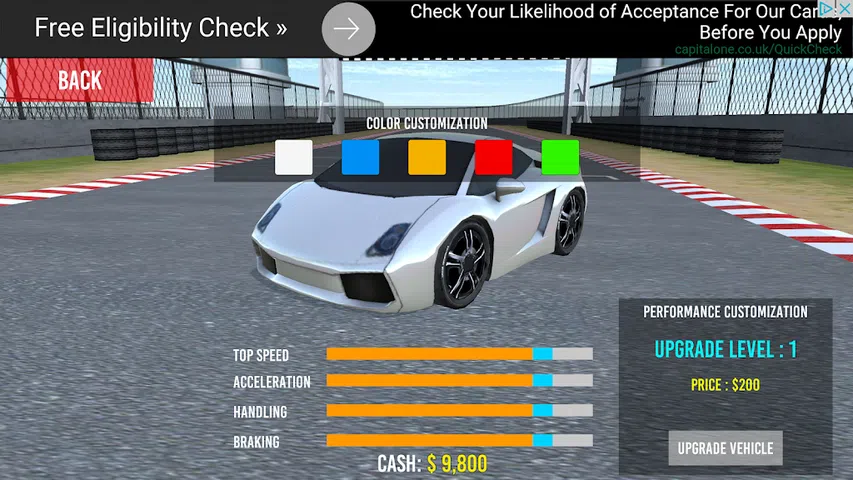Pick the orange paint swatch
Image resolution: width=853 pixels, height=480 pixels.
[427, 157]
